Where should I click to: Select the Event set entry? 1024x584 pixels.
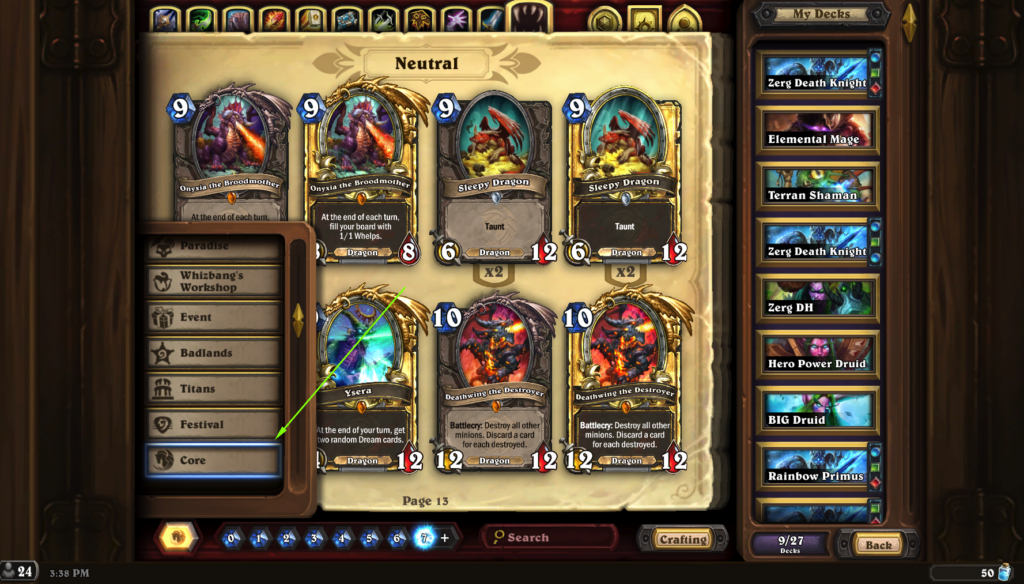click(x=213, y=317)
